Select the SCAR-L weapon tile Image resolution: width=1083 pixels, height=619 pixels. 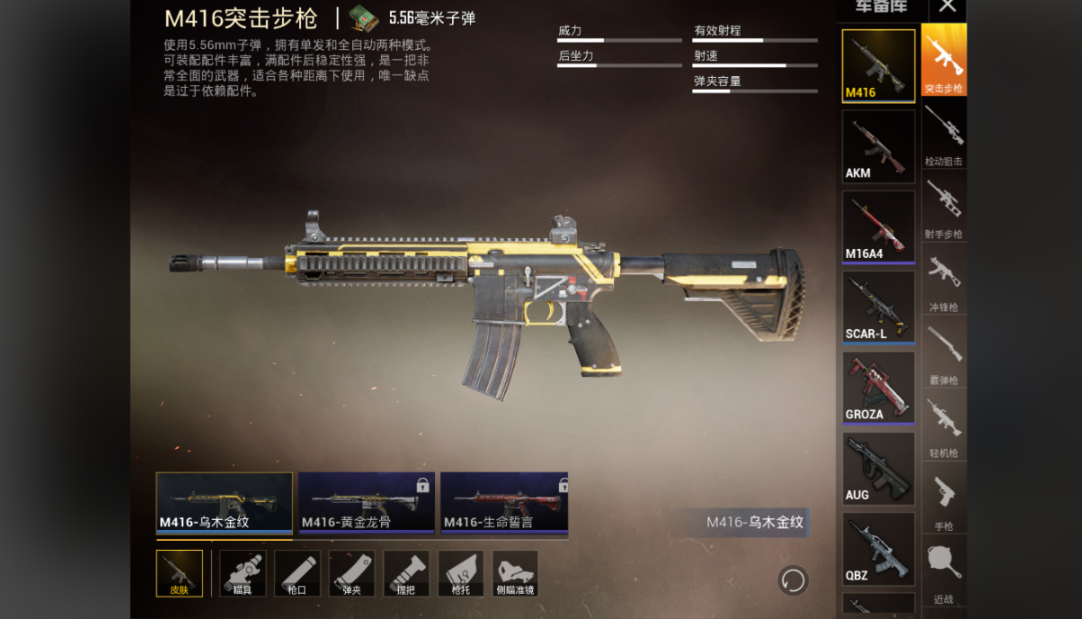coord(878,307)
